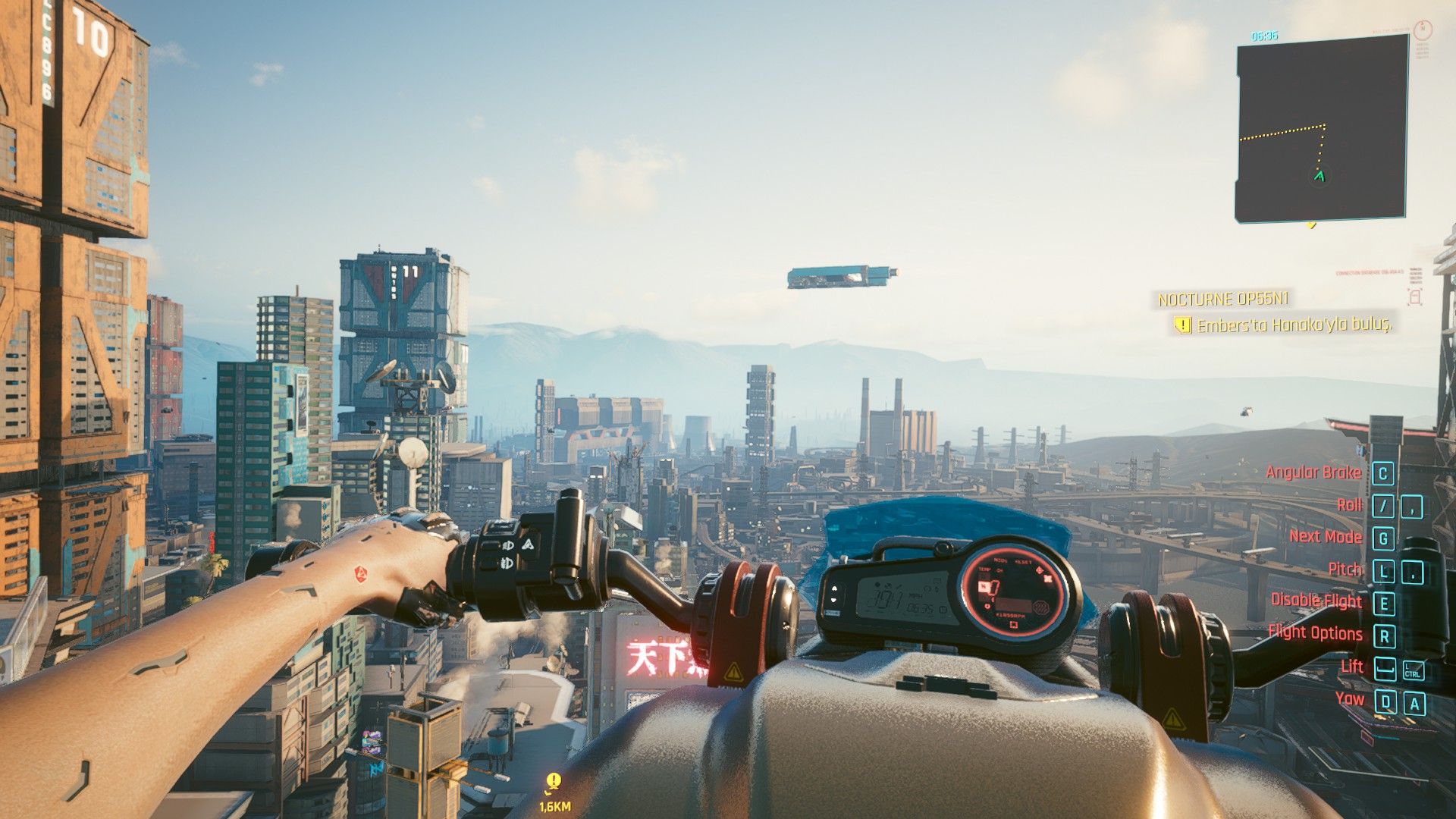Select the yellow quest waypoint marker
Image resolution: width=1456 pixels, height=819 pixels.
click(x=554, y=781)
